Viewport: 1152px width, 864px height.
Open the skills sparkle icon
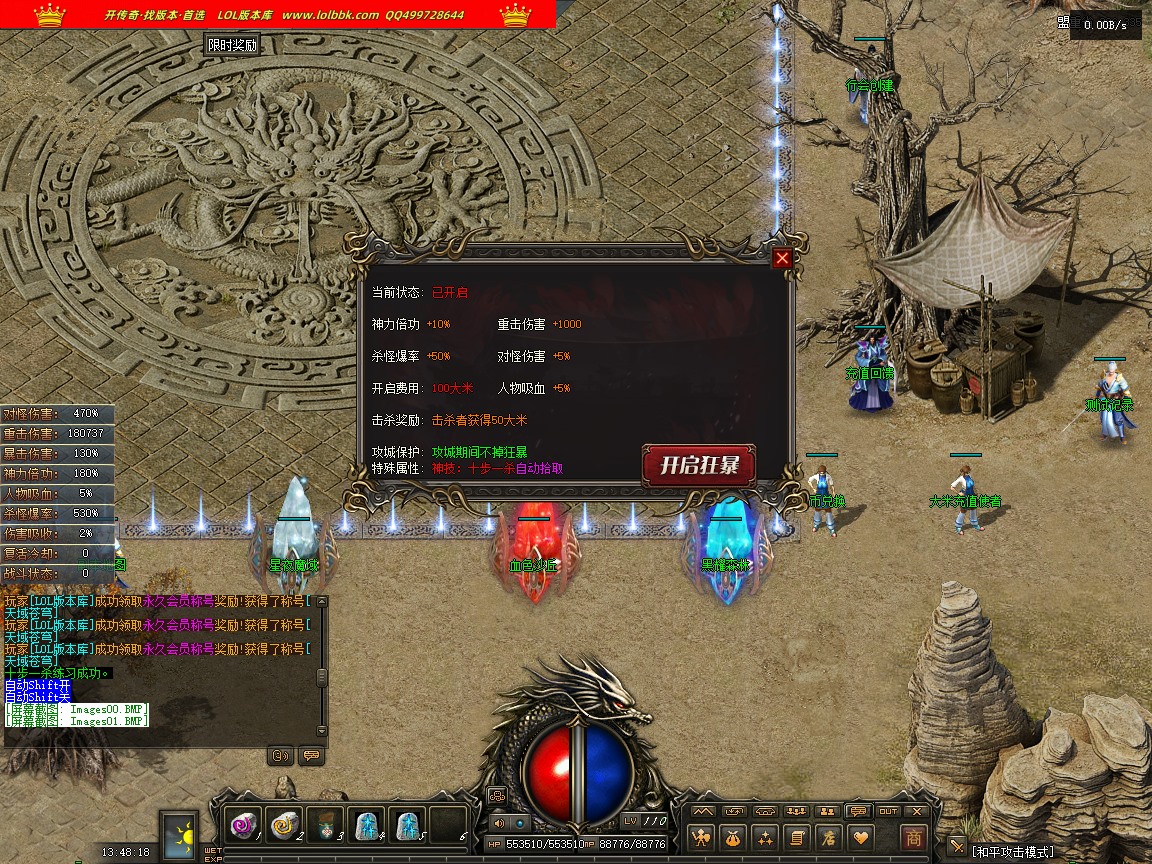(x=766, y=838)
